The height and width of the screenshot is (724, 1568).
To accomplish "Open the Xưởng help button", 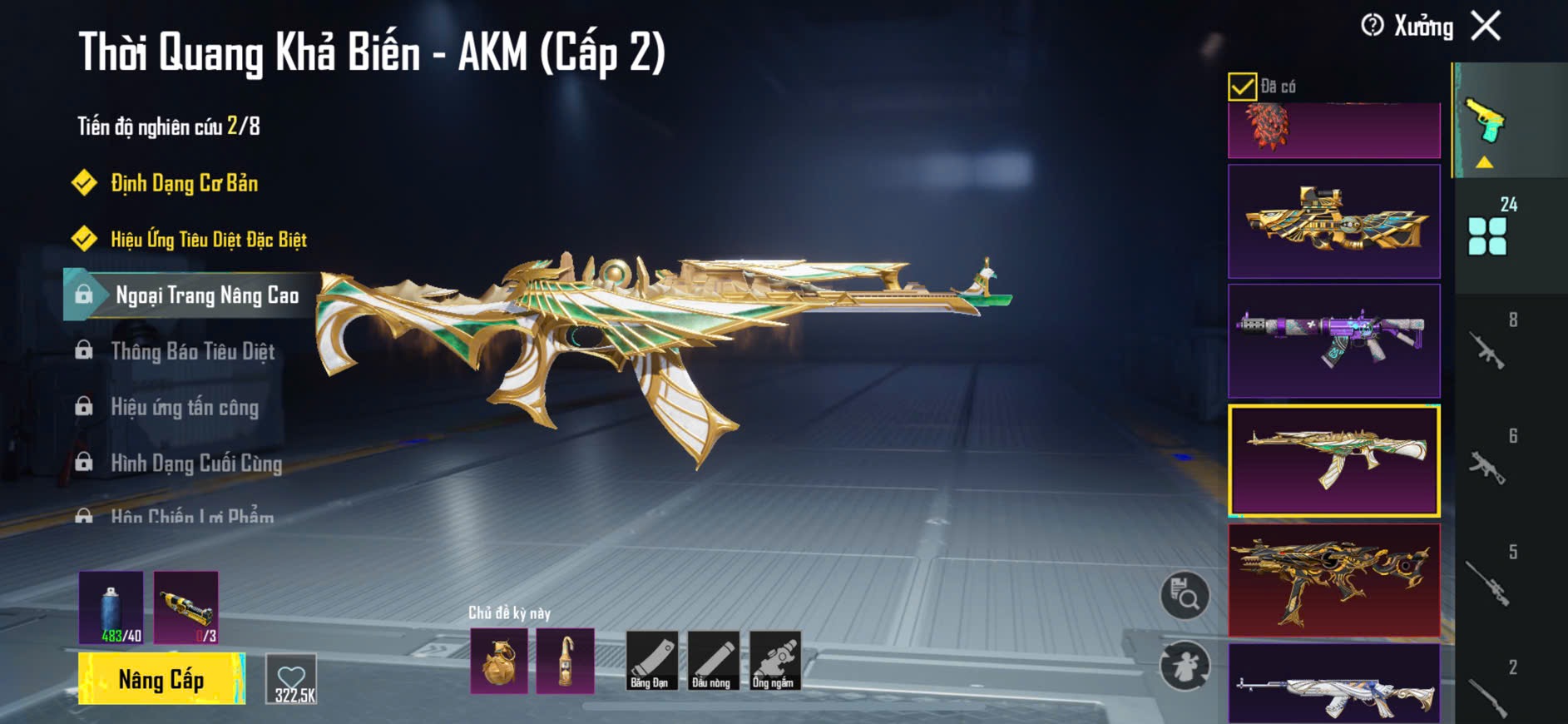I will click(x=1373, y=26).
